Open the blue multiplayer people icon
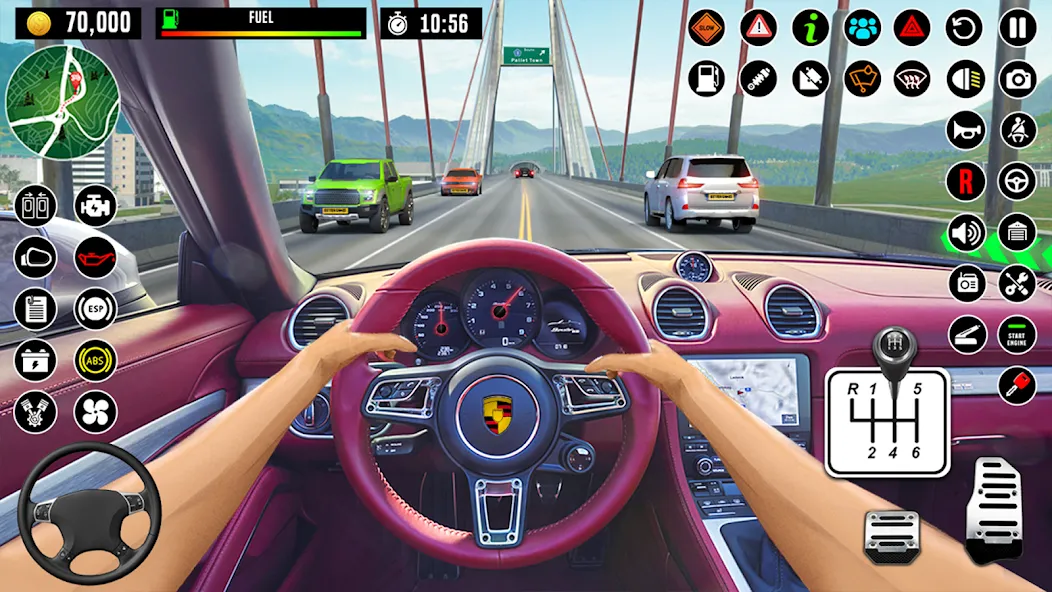Screen dimensions: 1052x592 click(862, 27)
